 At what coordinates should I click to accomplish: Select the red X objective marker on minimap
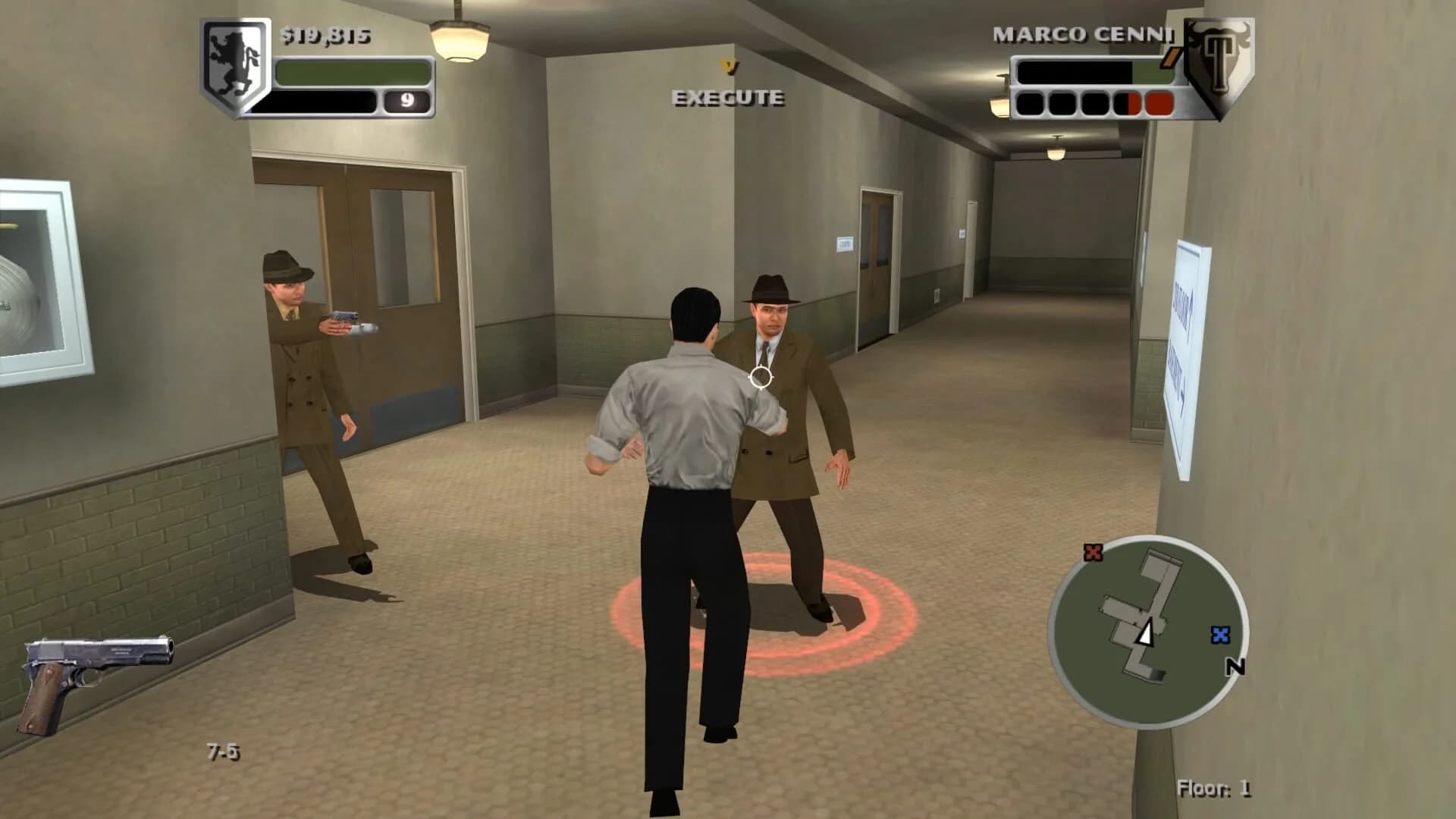point(1093,554)
